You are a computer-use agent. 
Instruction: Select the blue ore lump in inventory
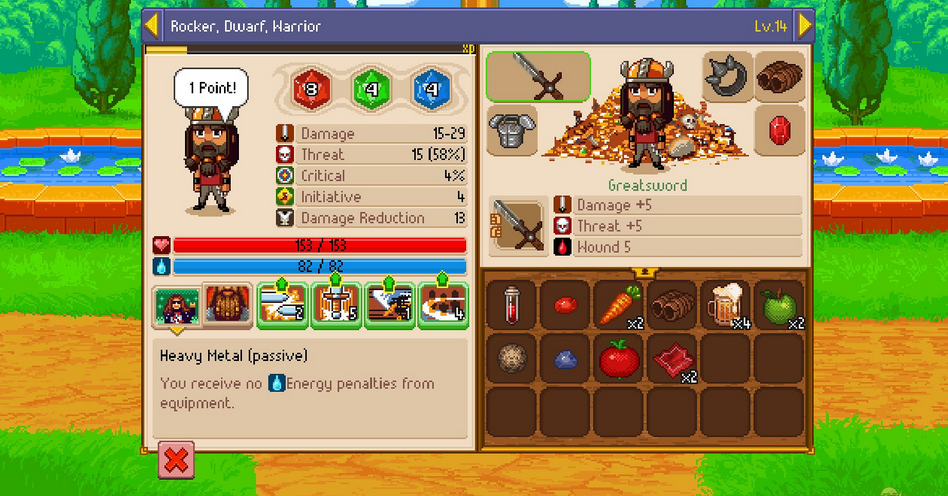point(565,358)
